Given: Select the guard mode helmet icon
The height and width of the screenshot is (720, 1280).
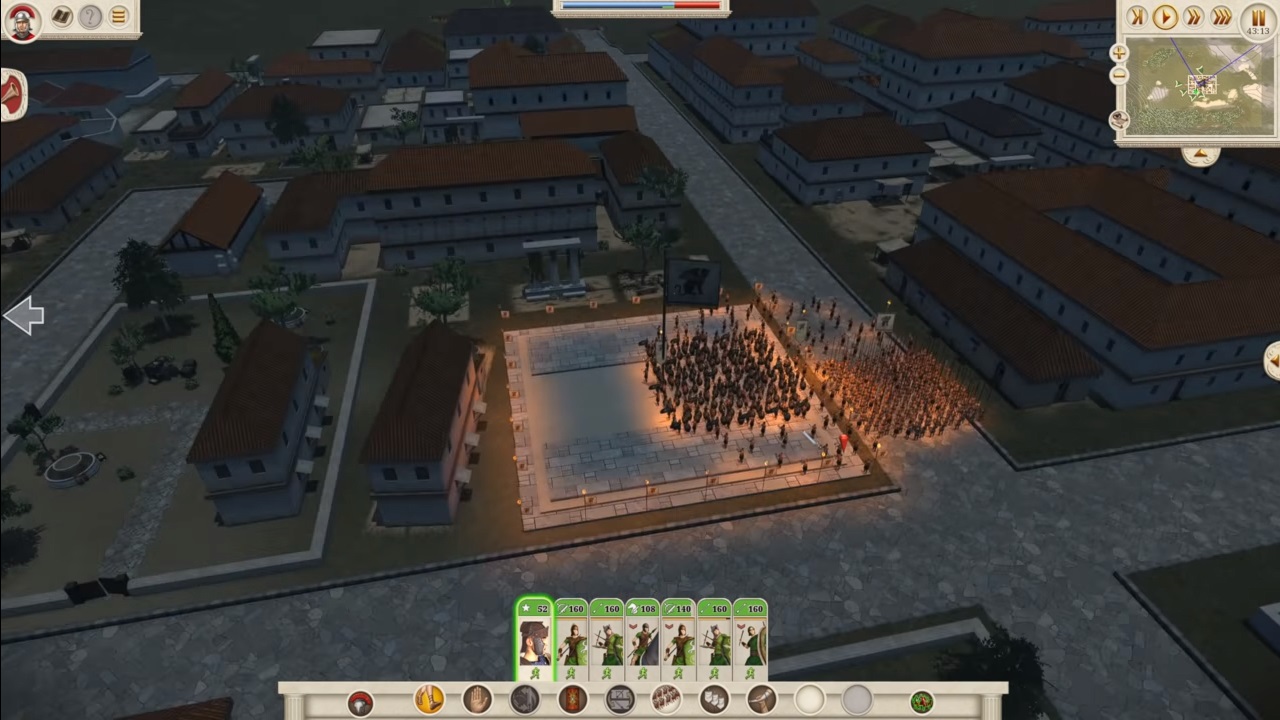Looking at the screenshot, I should (x=358, y=700).
